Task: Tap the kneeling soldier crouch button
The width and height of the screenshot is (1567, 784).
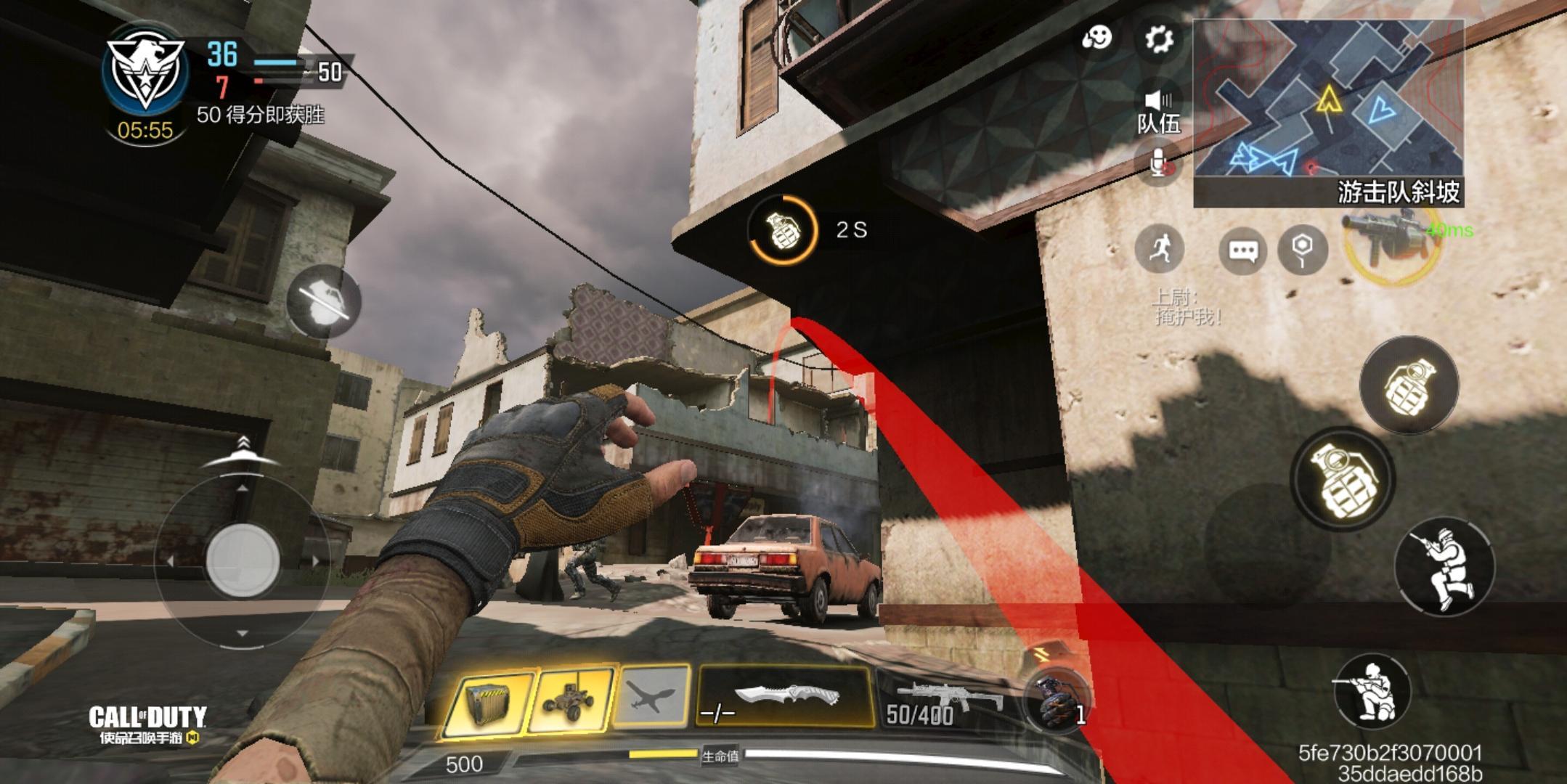Action: tap(1371, 690)
